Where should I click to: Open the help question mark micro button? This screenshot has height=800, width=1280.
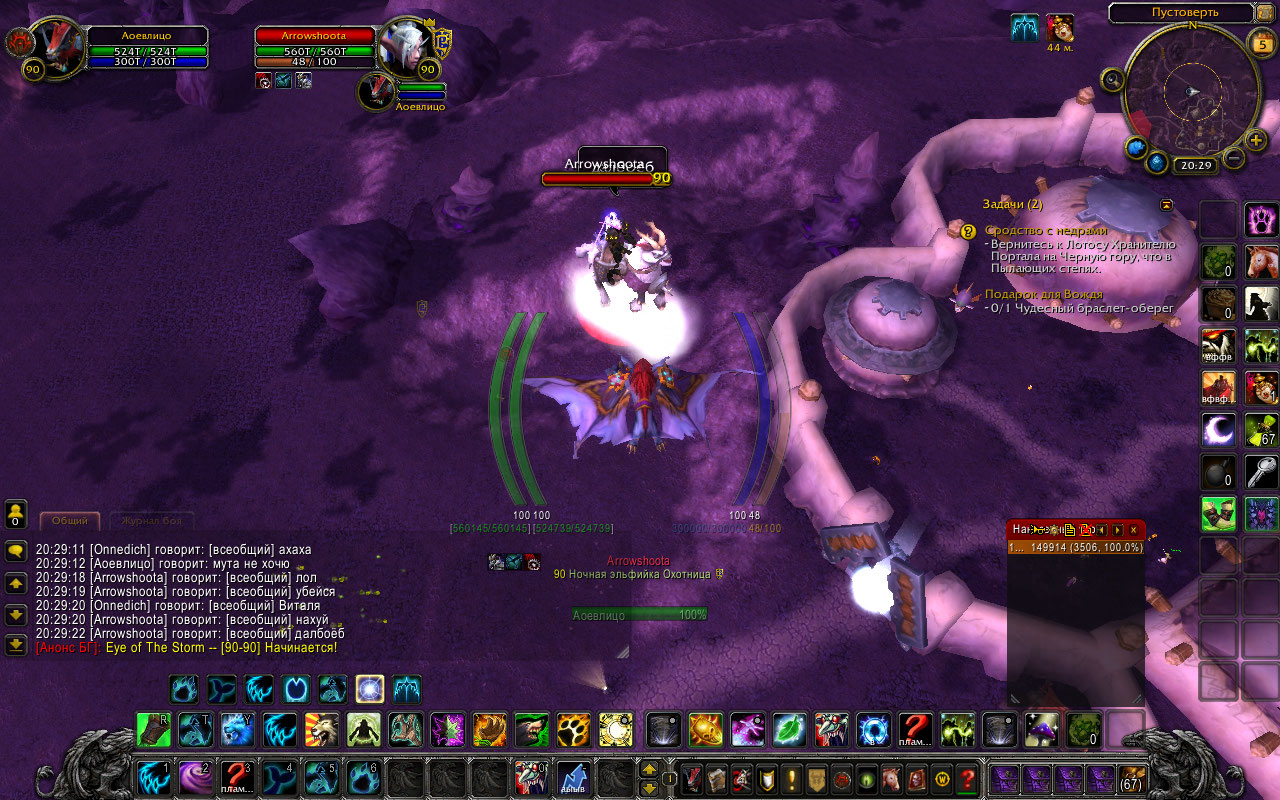966,778
